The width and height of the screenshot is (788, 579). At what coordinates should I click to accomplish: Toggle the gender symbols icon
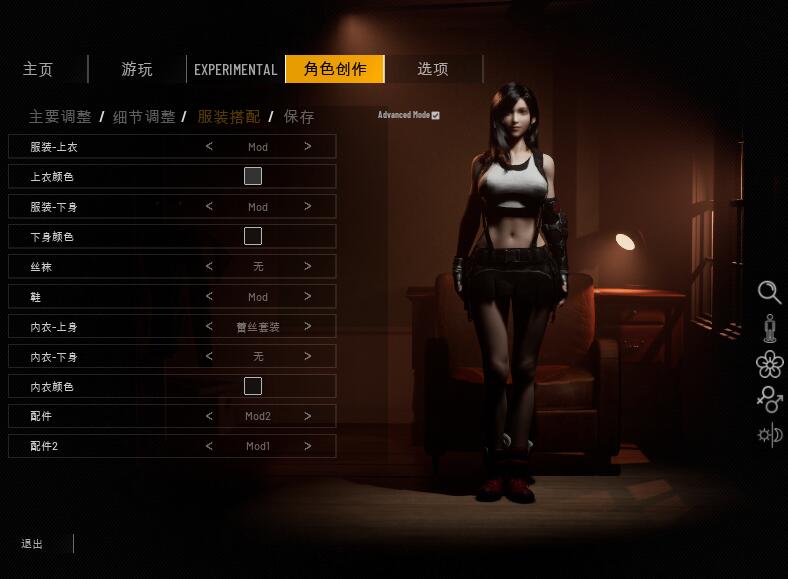tap(769, 399)
